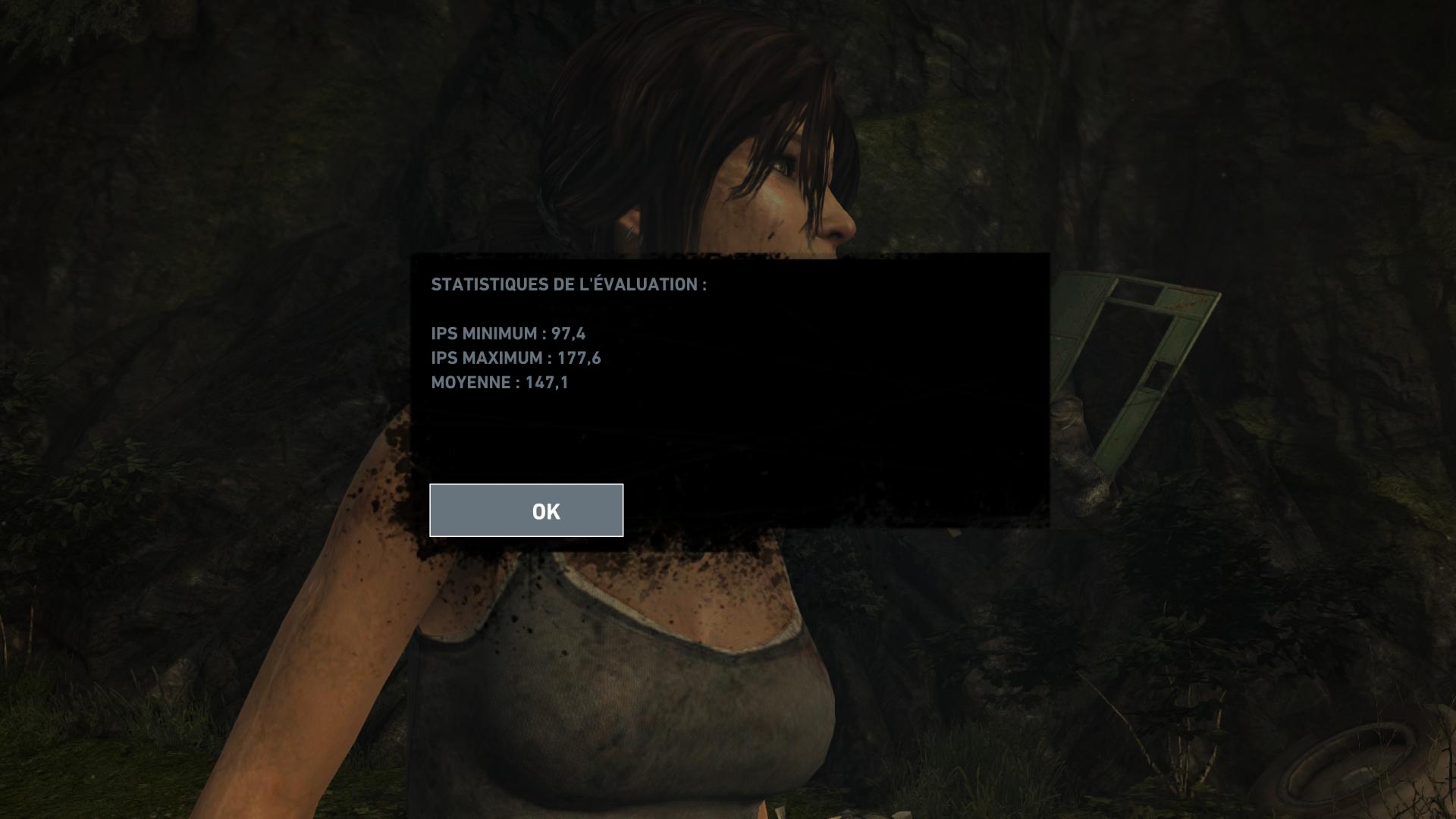Confirm benchmark statistics with OK button
Screen dimensions: 1456x819
tap(526, 510)
